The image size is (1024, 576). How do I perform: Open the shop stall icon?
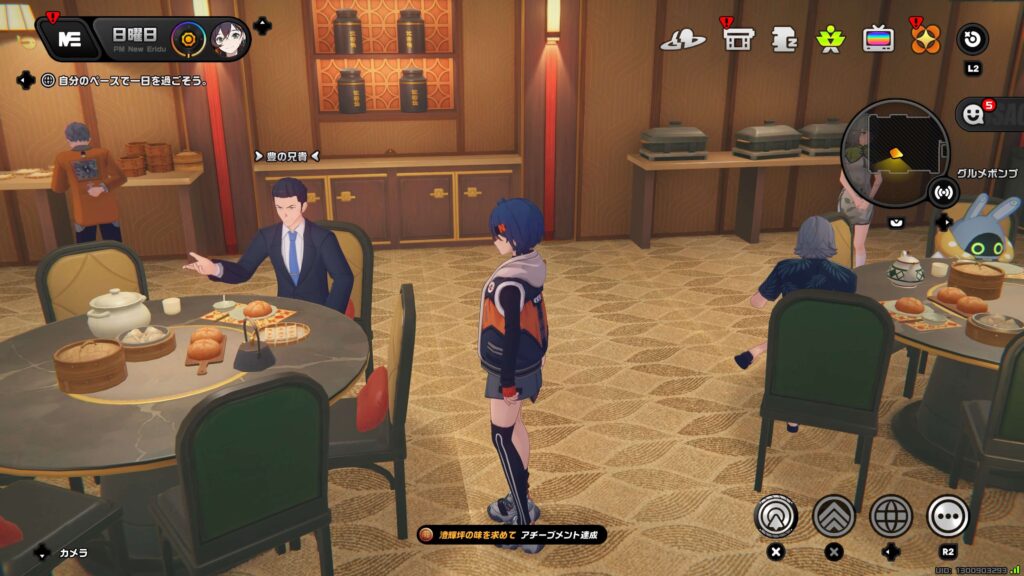(x=737, y=40)
